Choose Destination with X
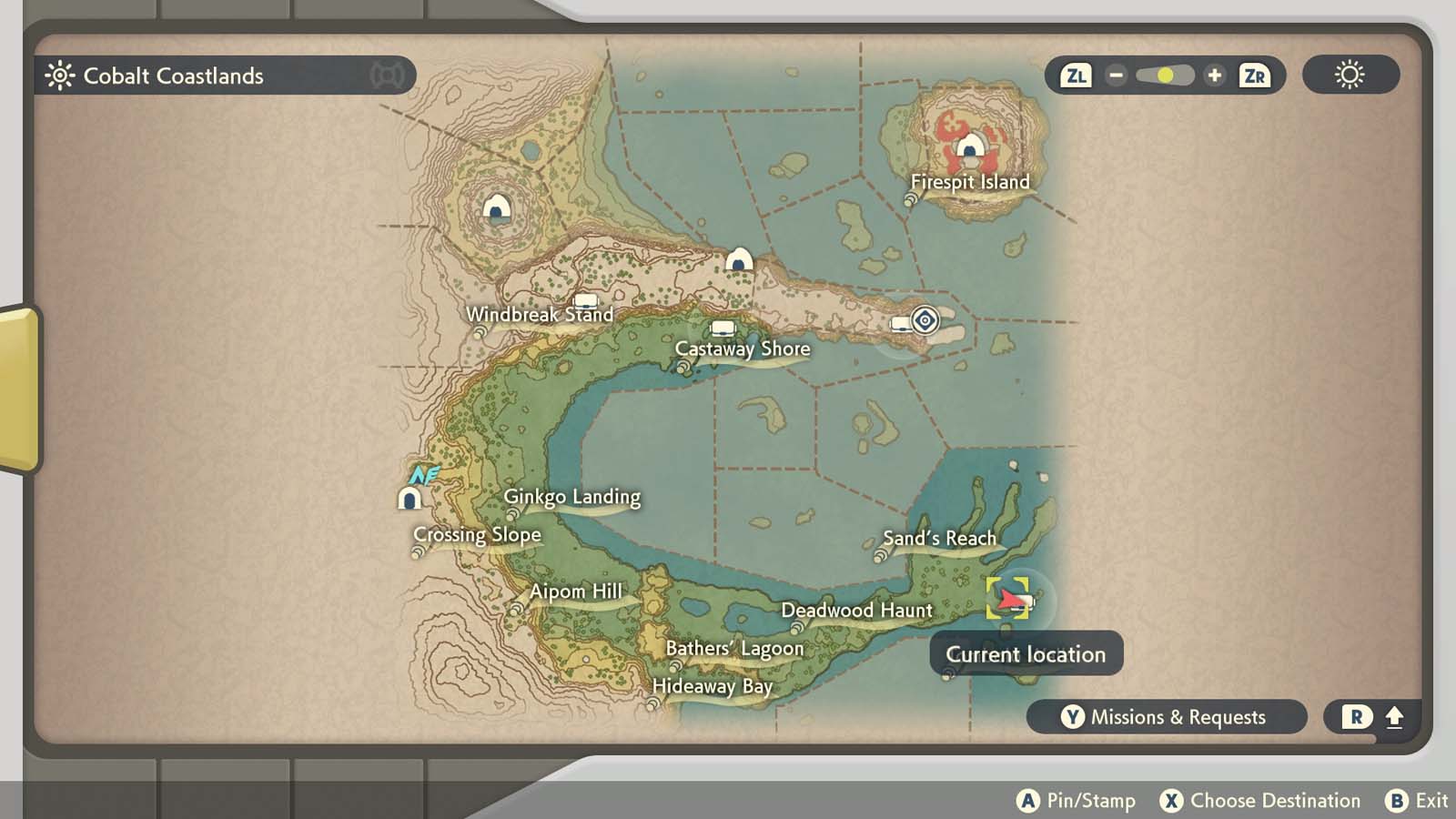 tap(1172, 801)
